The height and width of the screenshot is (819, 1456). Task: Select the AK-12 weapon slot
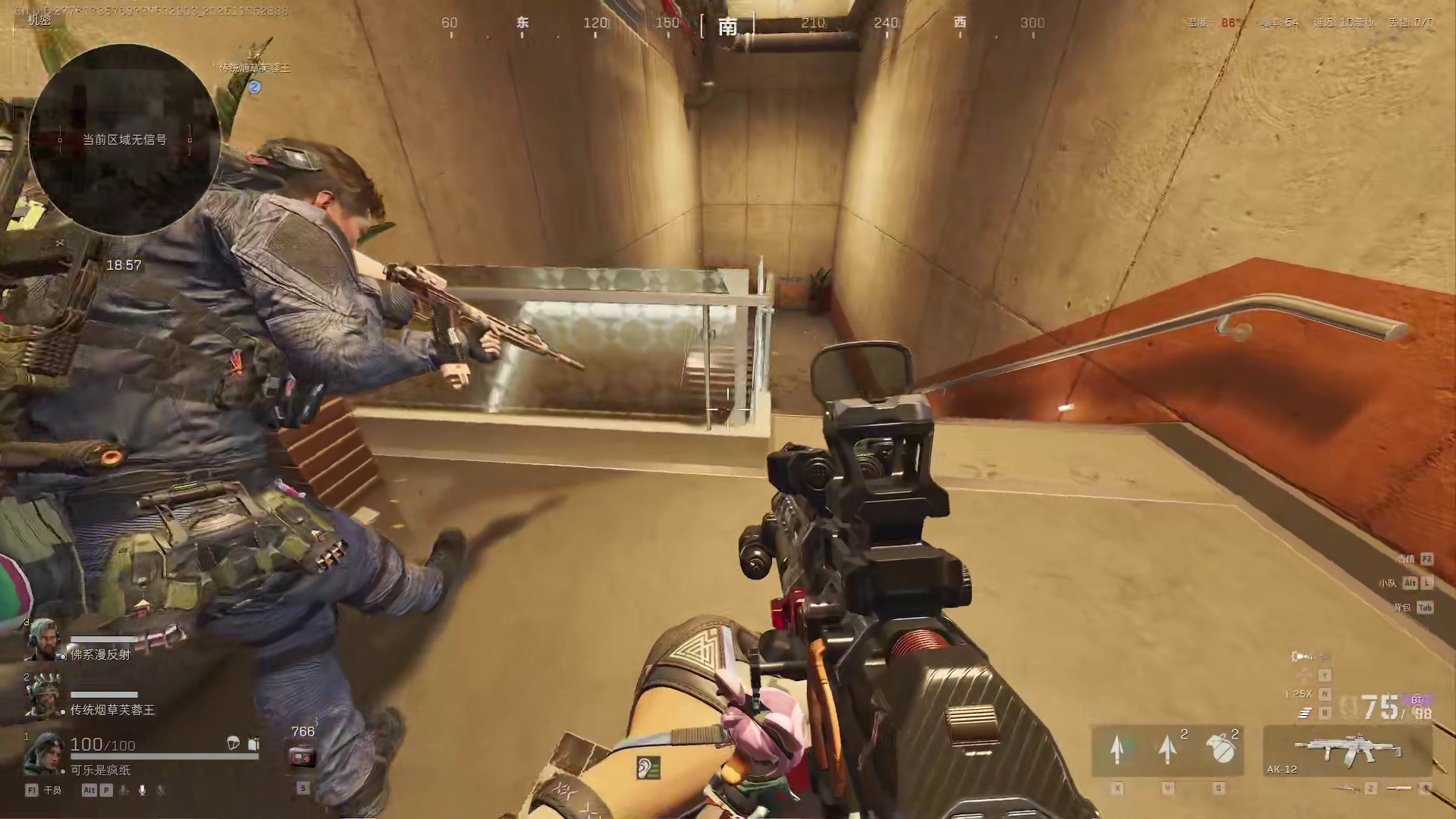click(x=1347, y=751)
